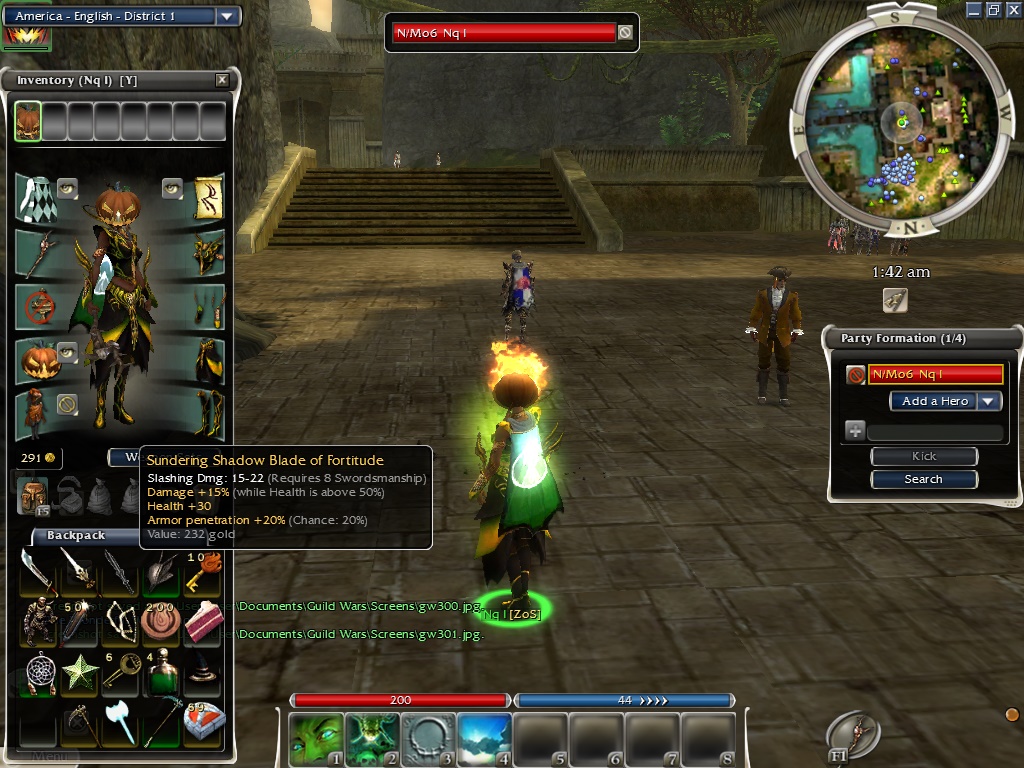Activate the green face skill in slot 1
Screen dimensions: 1024x768
click(x=314, y=738)
